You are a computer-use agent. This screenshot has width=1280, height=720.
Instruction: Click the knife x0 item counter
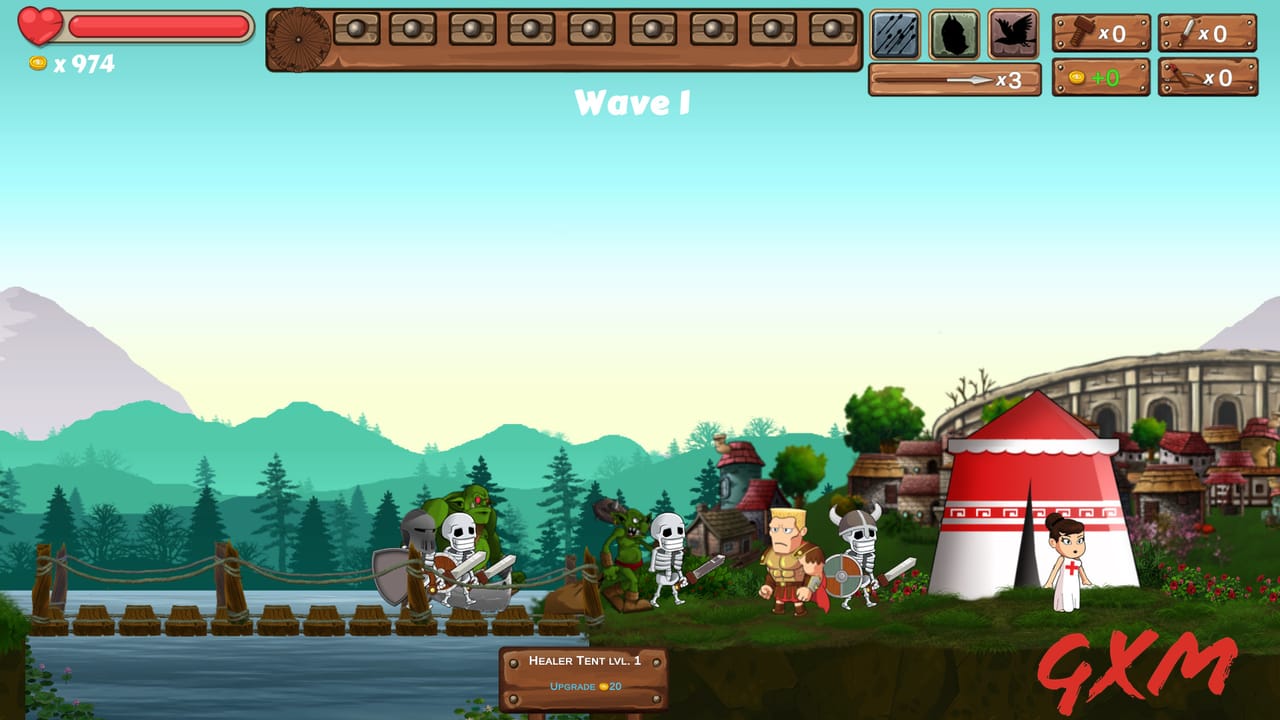point(1210,33)
